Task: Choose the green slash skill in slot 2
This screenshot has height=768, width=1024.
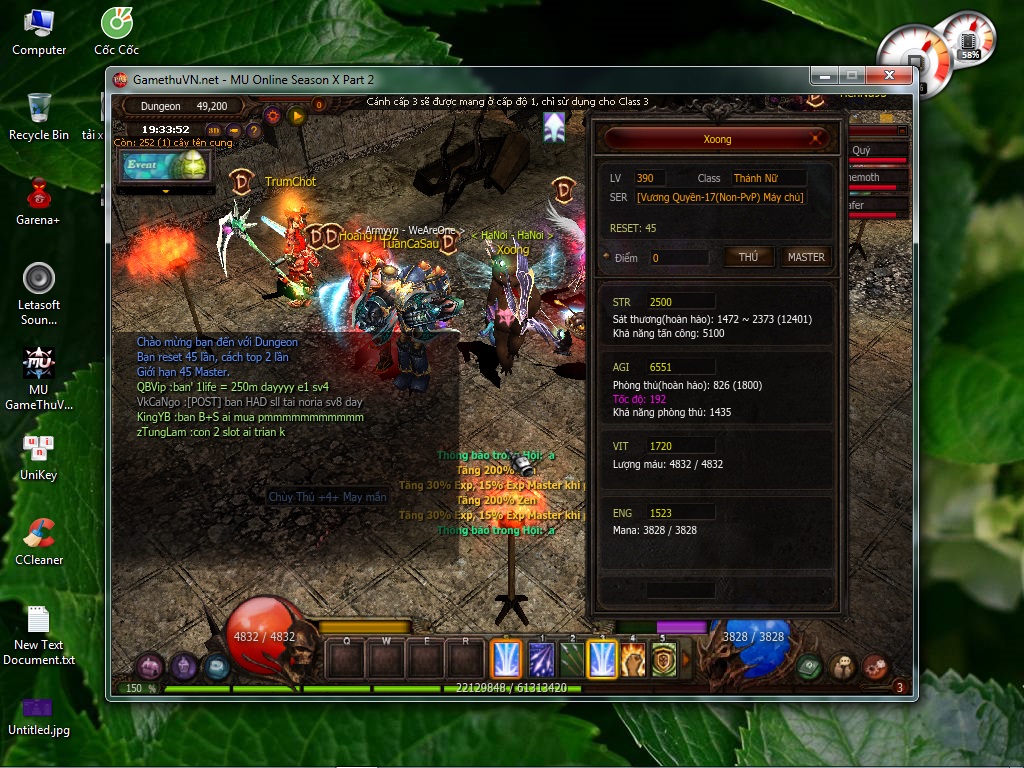Action: pos(572,660)
